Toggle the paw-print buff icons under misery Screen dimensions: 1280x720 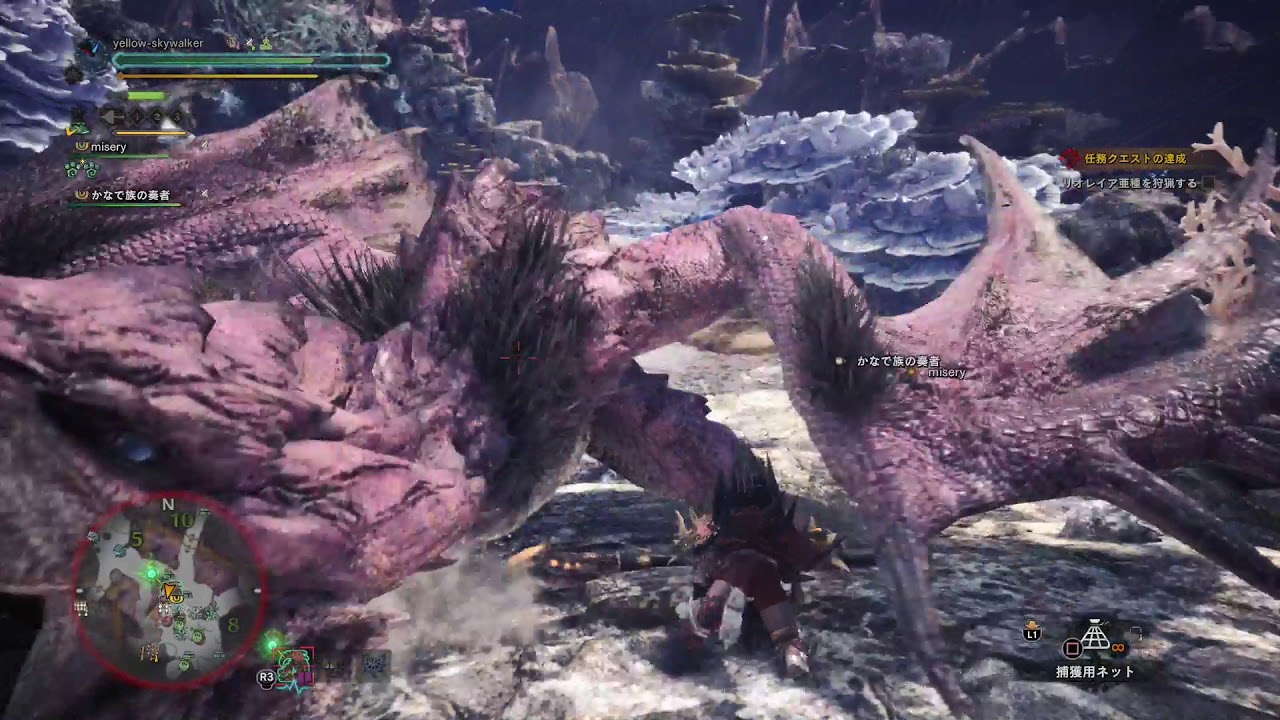pyautogui.click(x=79, y=169)
